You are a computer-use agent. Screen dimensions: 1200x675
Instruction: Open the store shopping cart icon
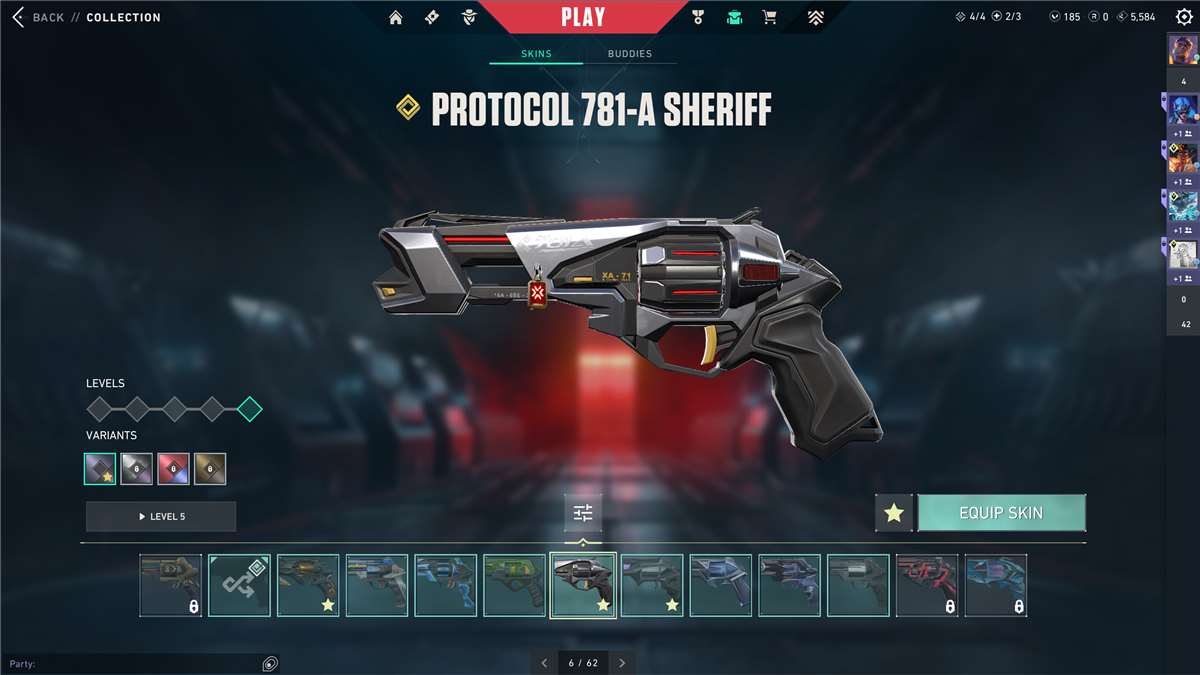(x=769, y=17)
